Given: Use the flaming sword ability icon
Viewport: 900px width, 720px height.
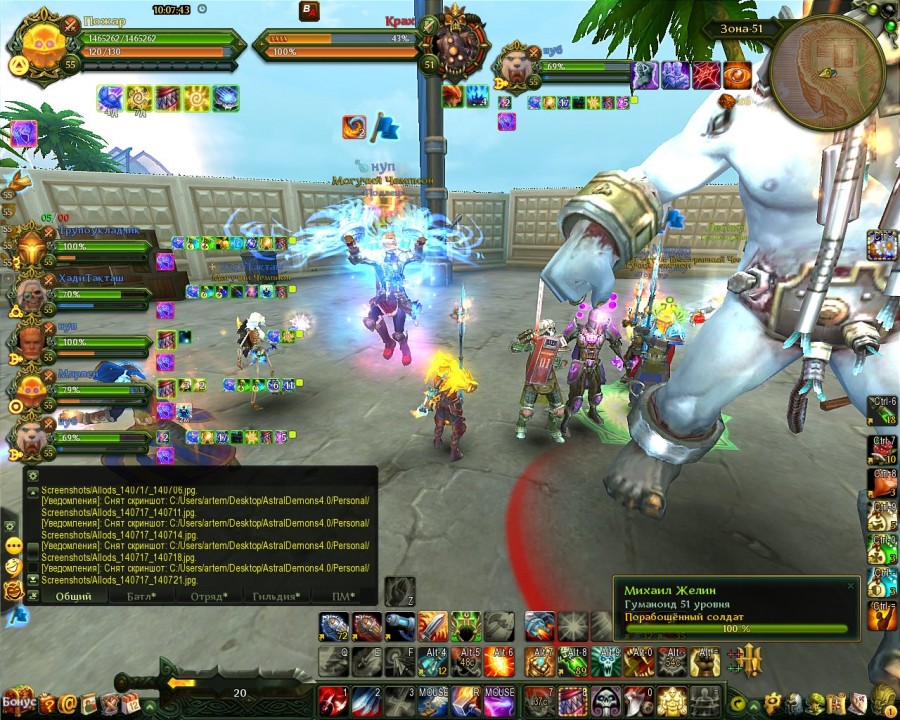Looking at the screenshot, I should [x=432, y=626].
